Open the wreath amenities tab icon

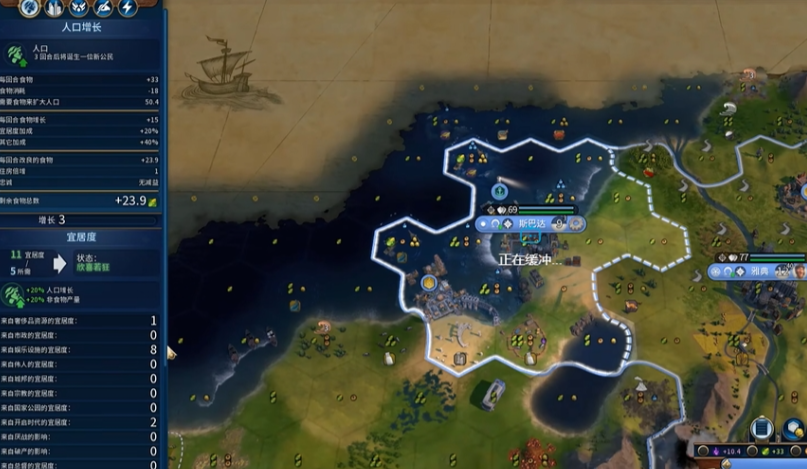pos(79,8)
